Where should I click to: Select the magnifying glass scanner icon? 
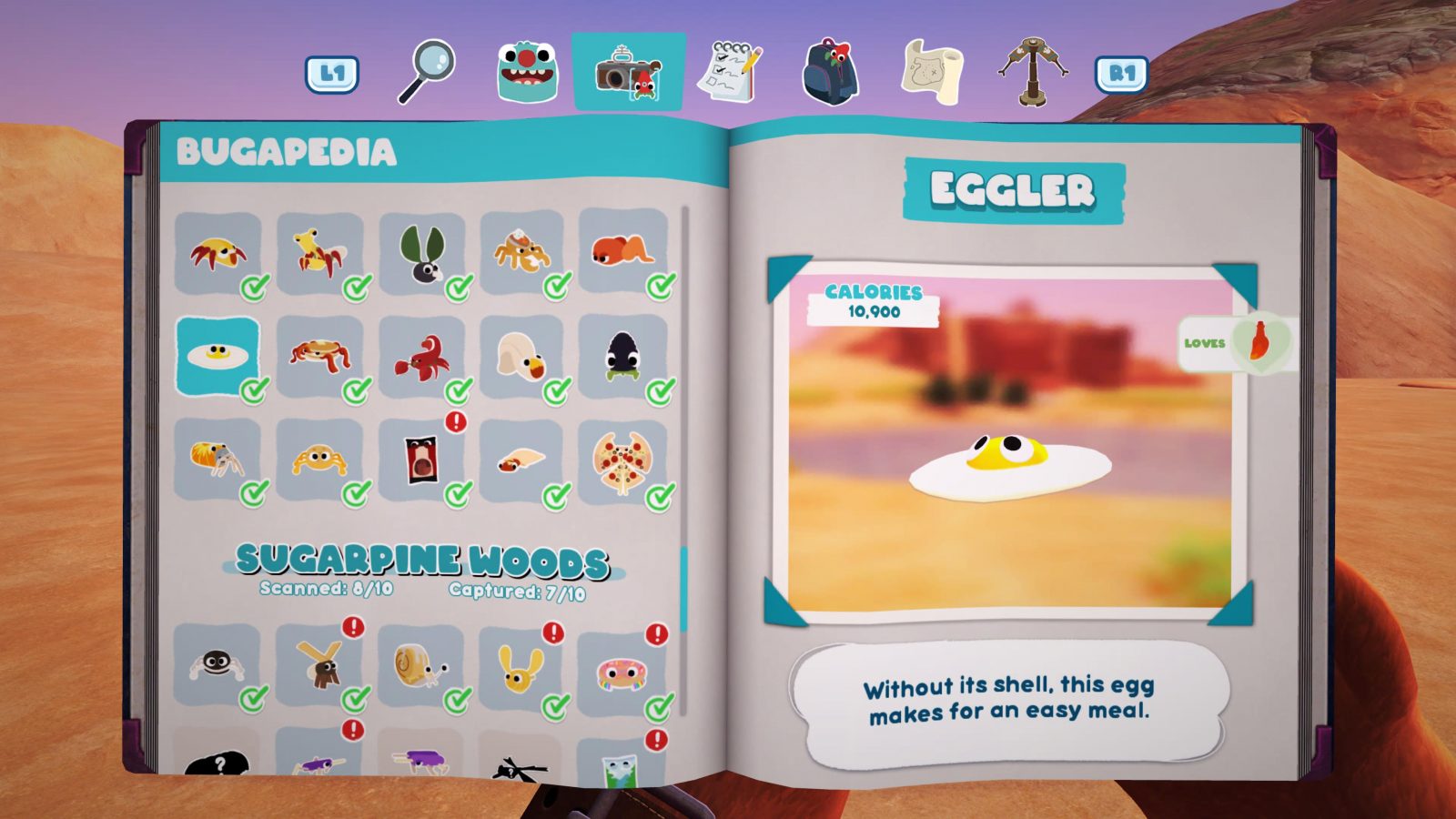click(428, 66)
